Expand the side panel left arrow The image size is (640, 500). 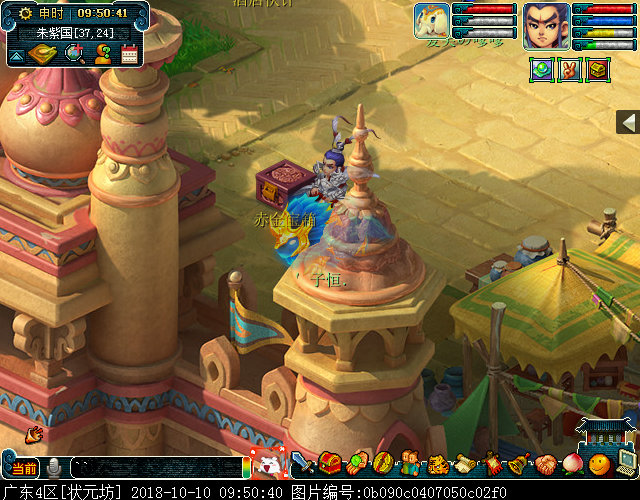(628, 122)
